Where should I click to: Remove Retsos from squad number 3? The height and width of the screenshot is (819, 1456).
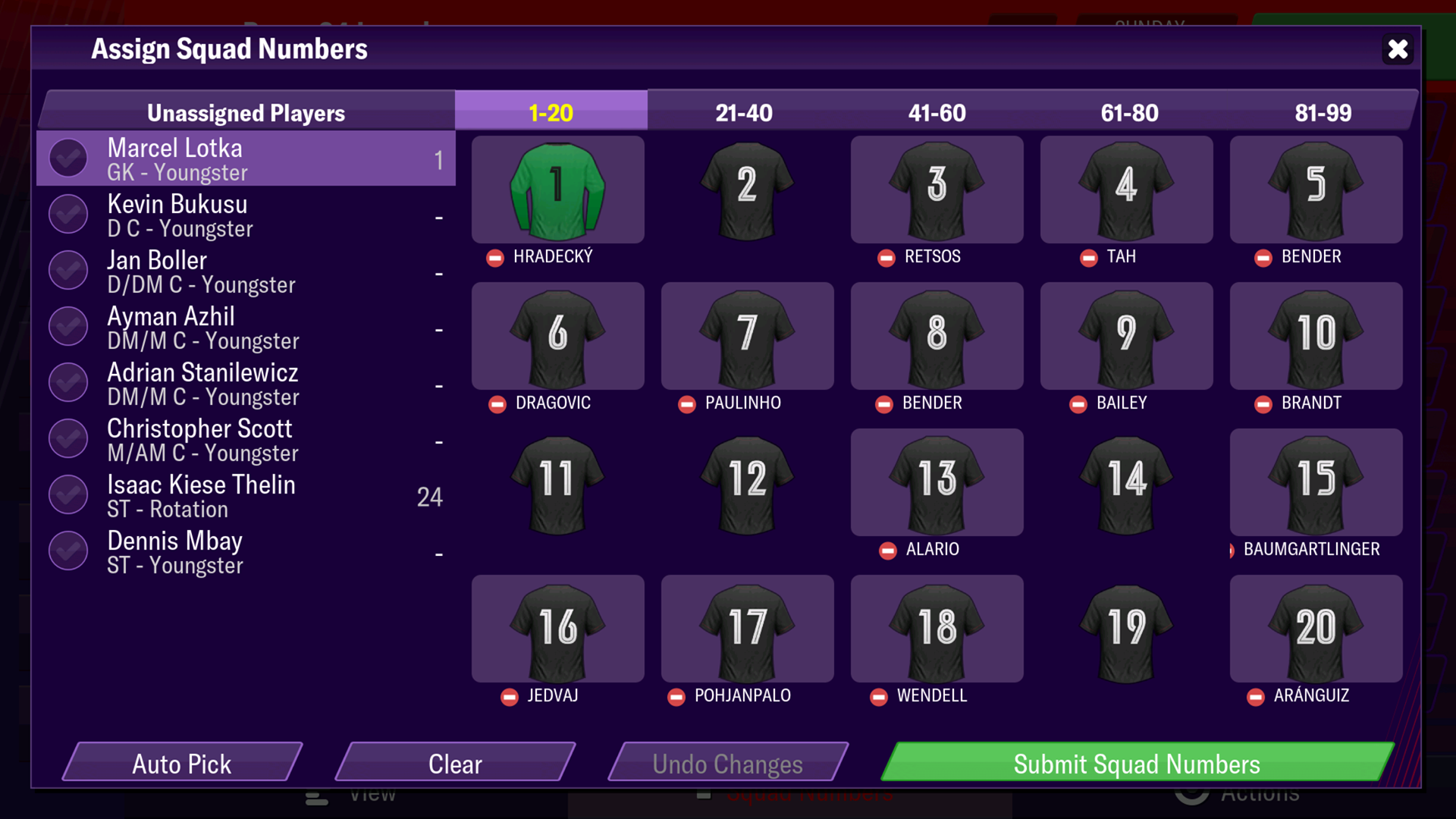tap(886, 257)
